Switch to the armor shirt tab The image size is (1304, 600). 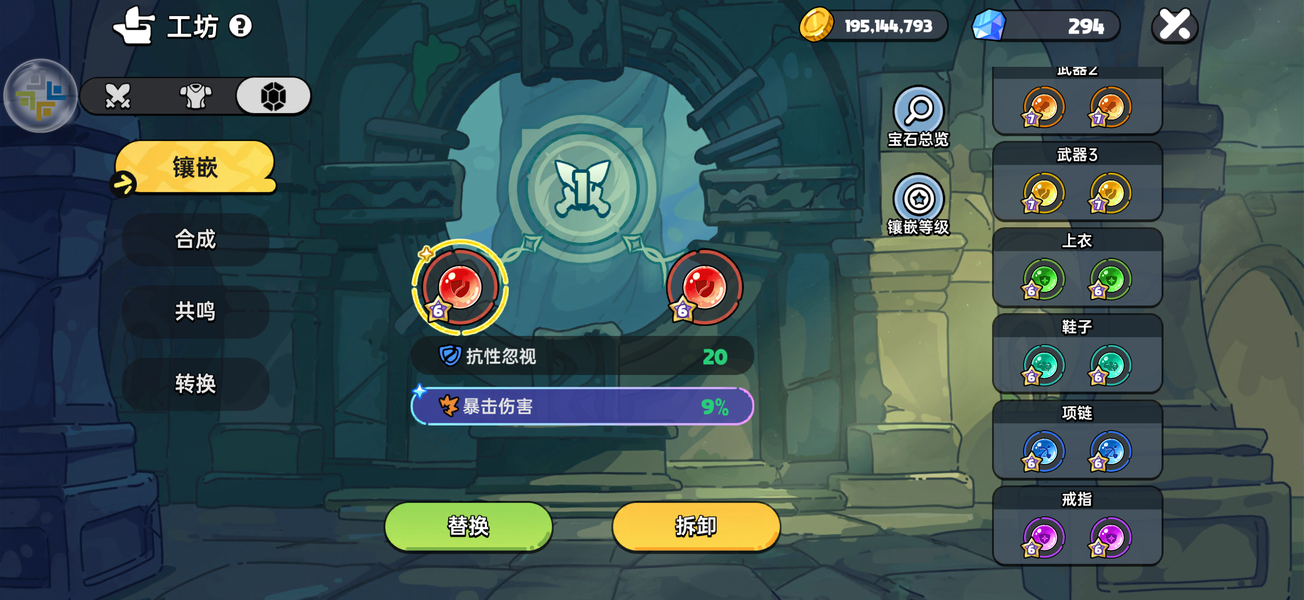click(195, 96)
